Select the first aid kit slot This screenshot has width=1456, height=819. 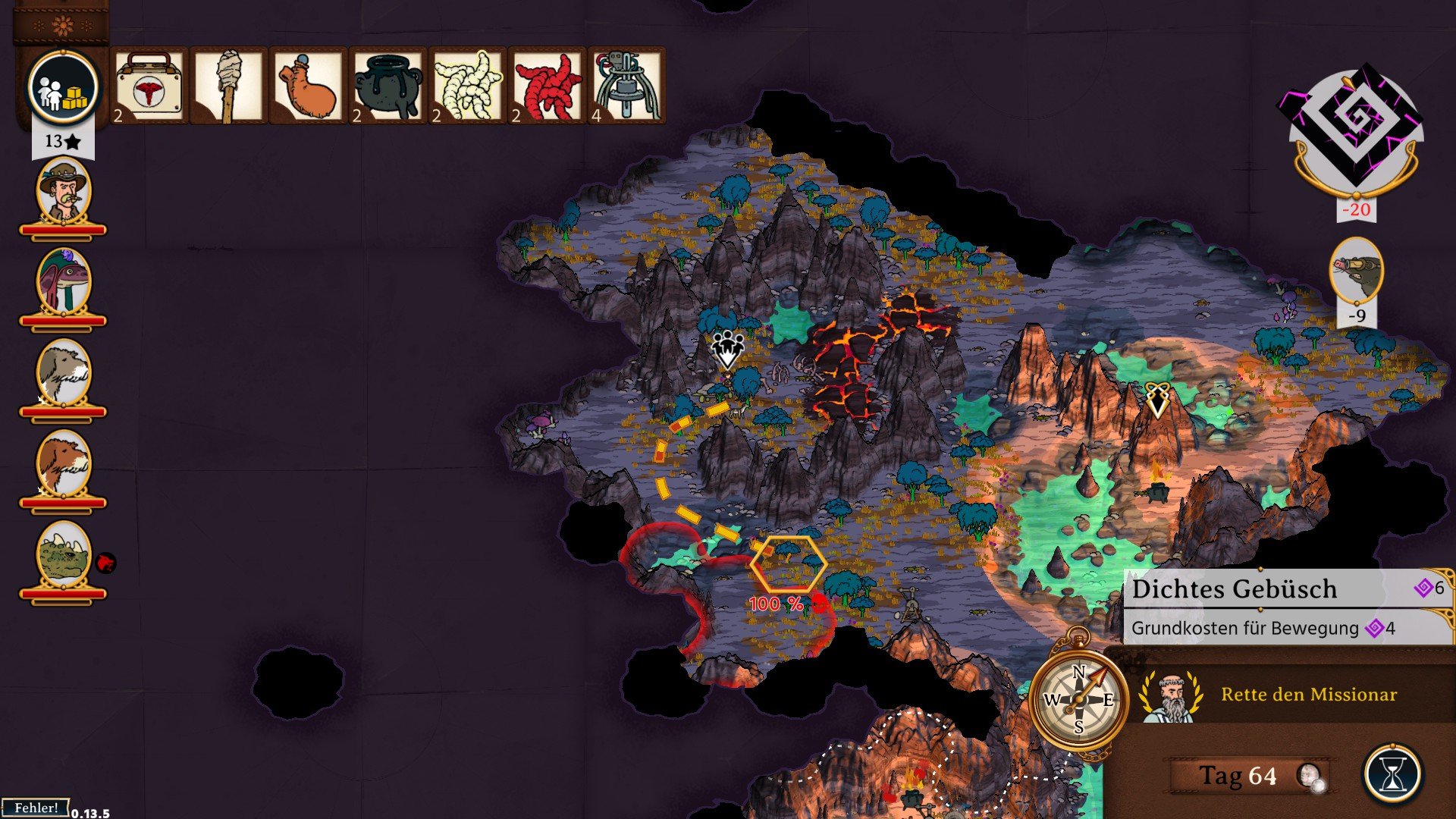click(x=149, y=86)
